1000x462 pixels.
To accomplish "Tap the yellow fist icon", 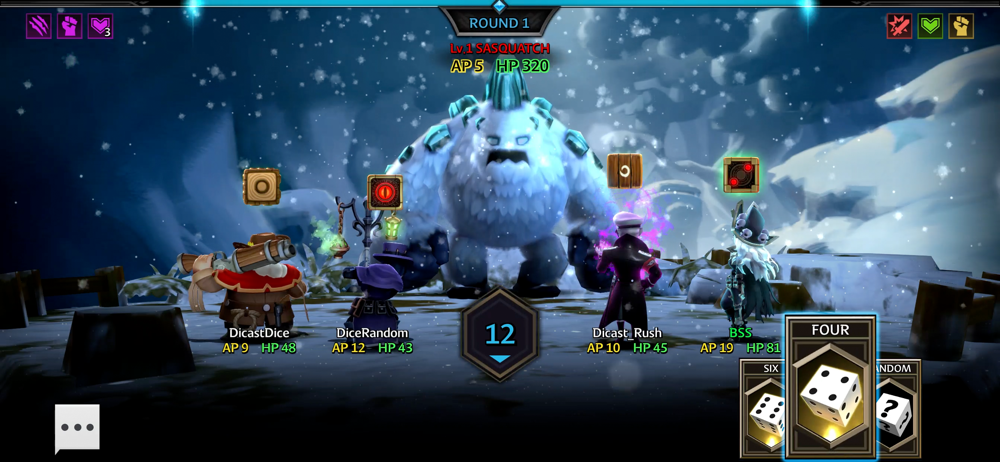I will coord(961,26).
